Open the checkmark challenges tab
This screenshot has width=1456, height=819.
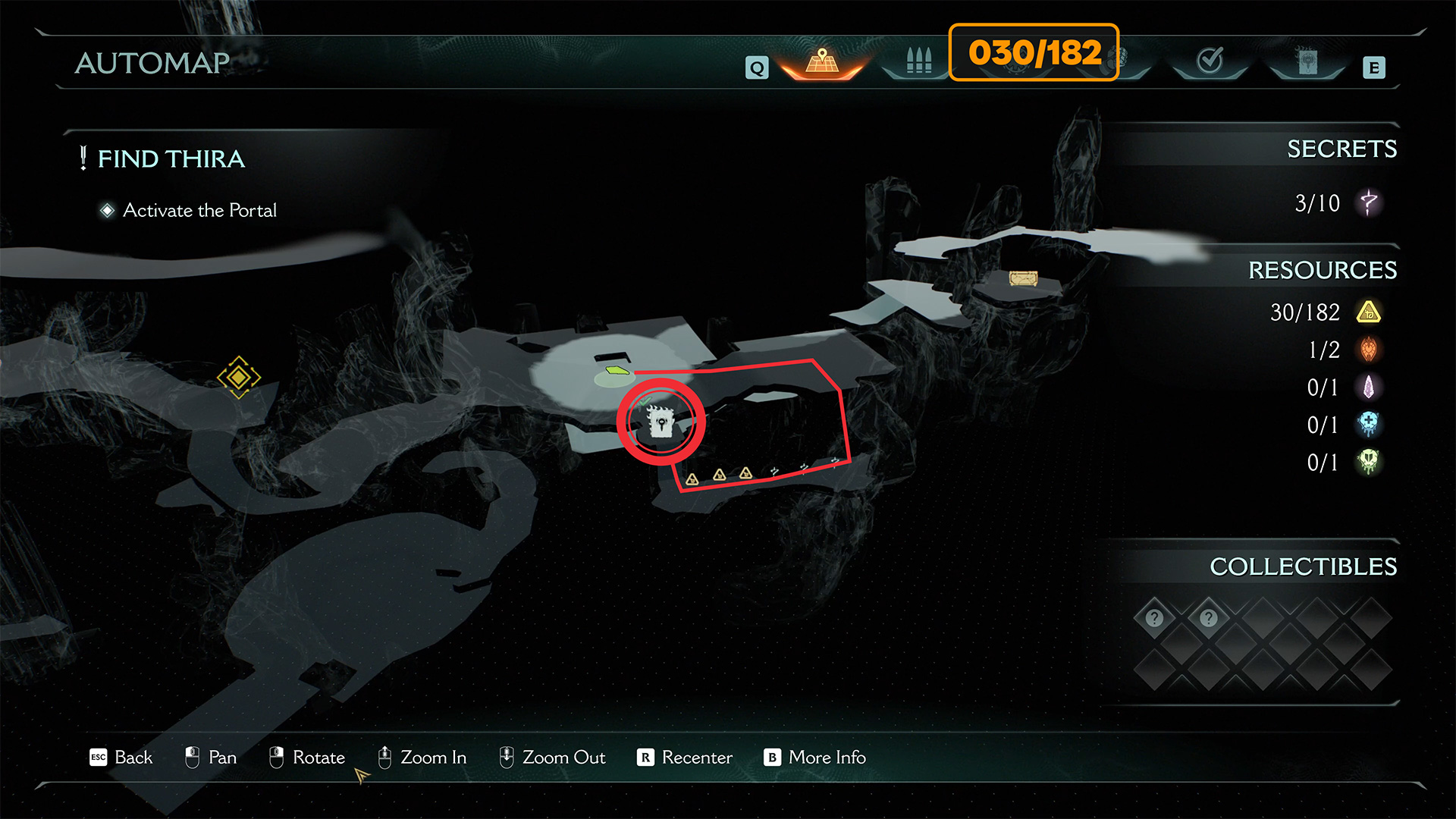(1210, 60)
